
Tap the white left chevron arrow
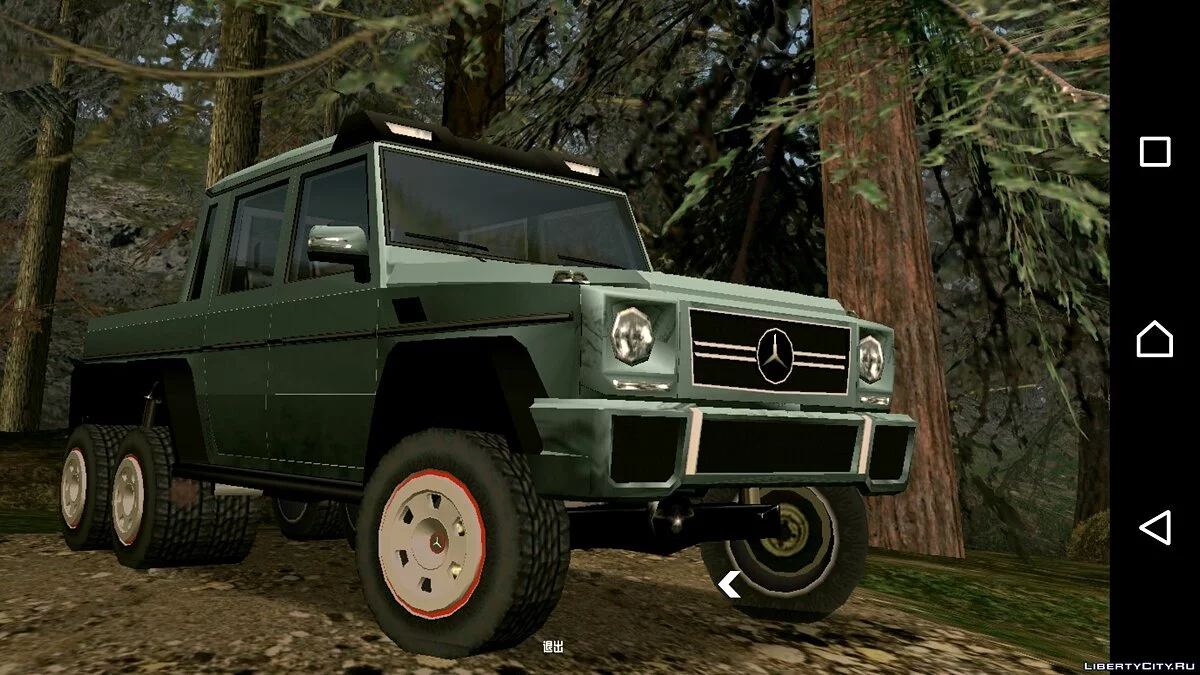729,585
